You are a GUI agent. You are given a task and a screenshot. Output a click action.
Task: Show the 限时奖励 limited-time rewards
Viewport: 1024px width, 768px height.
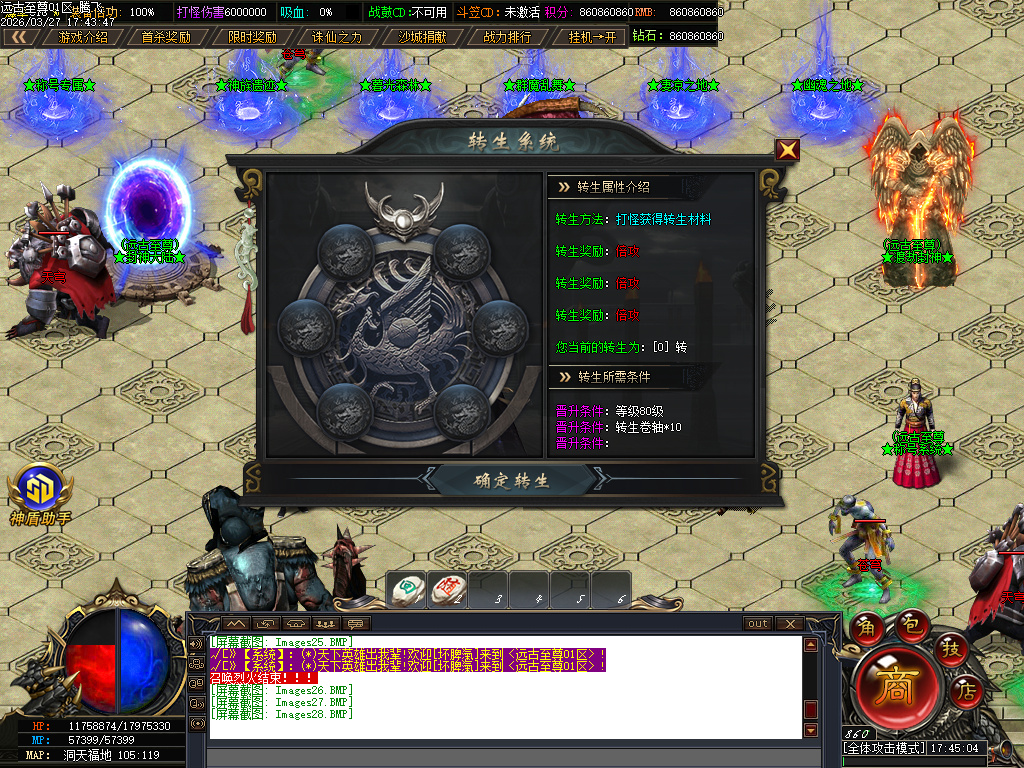click(x=252, y=37)
